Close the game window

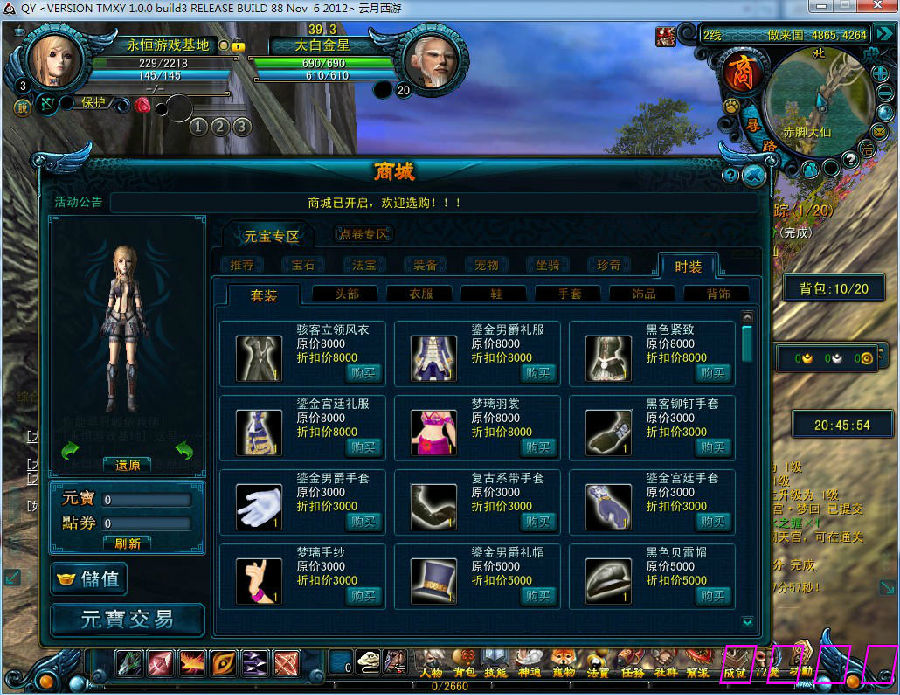coord(881,9)
